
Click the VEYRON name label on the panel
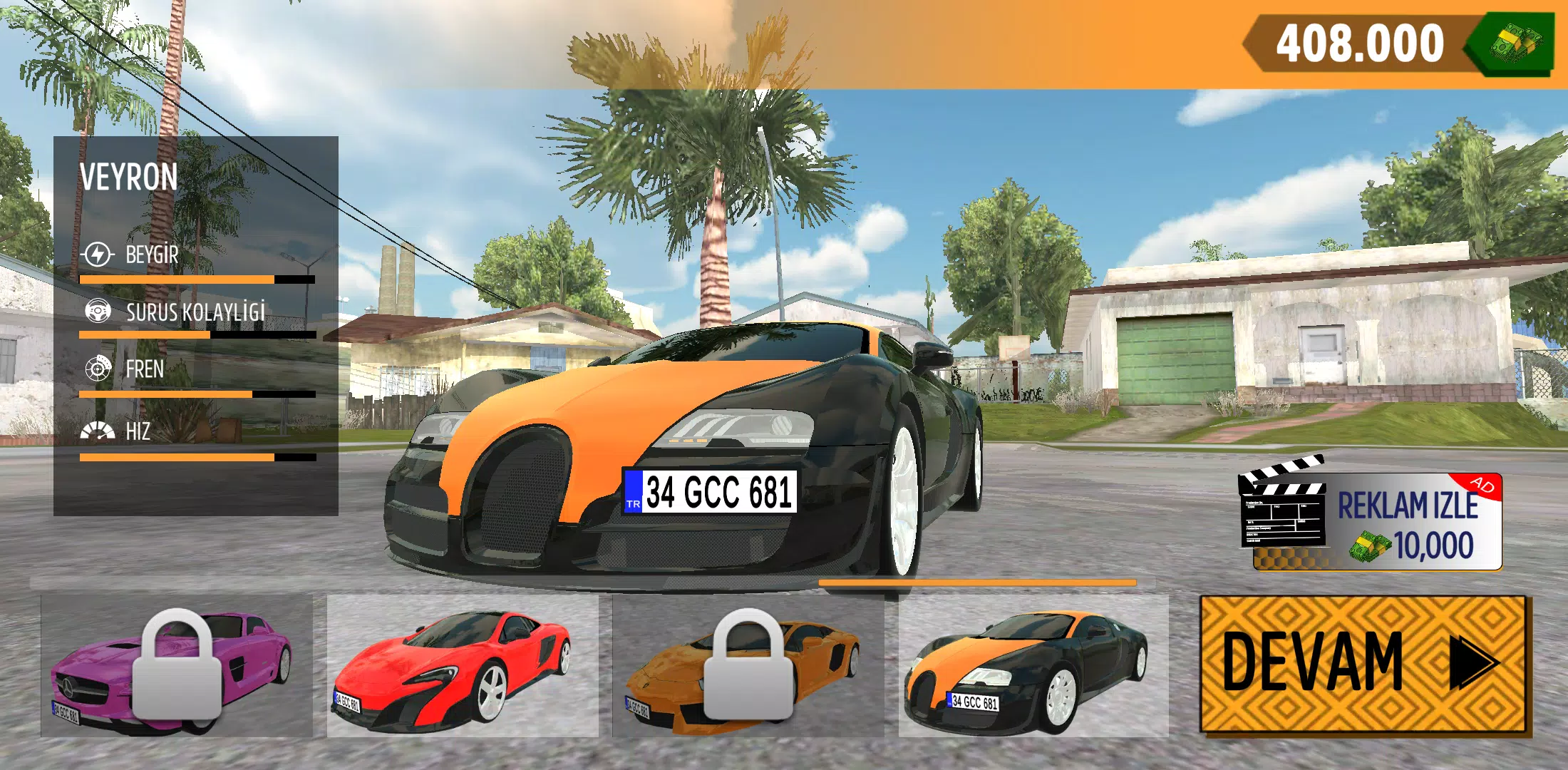tap(128, 175)
